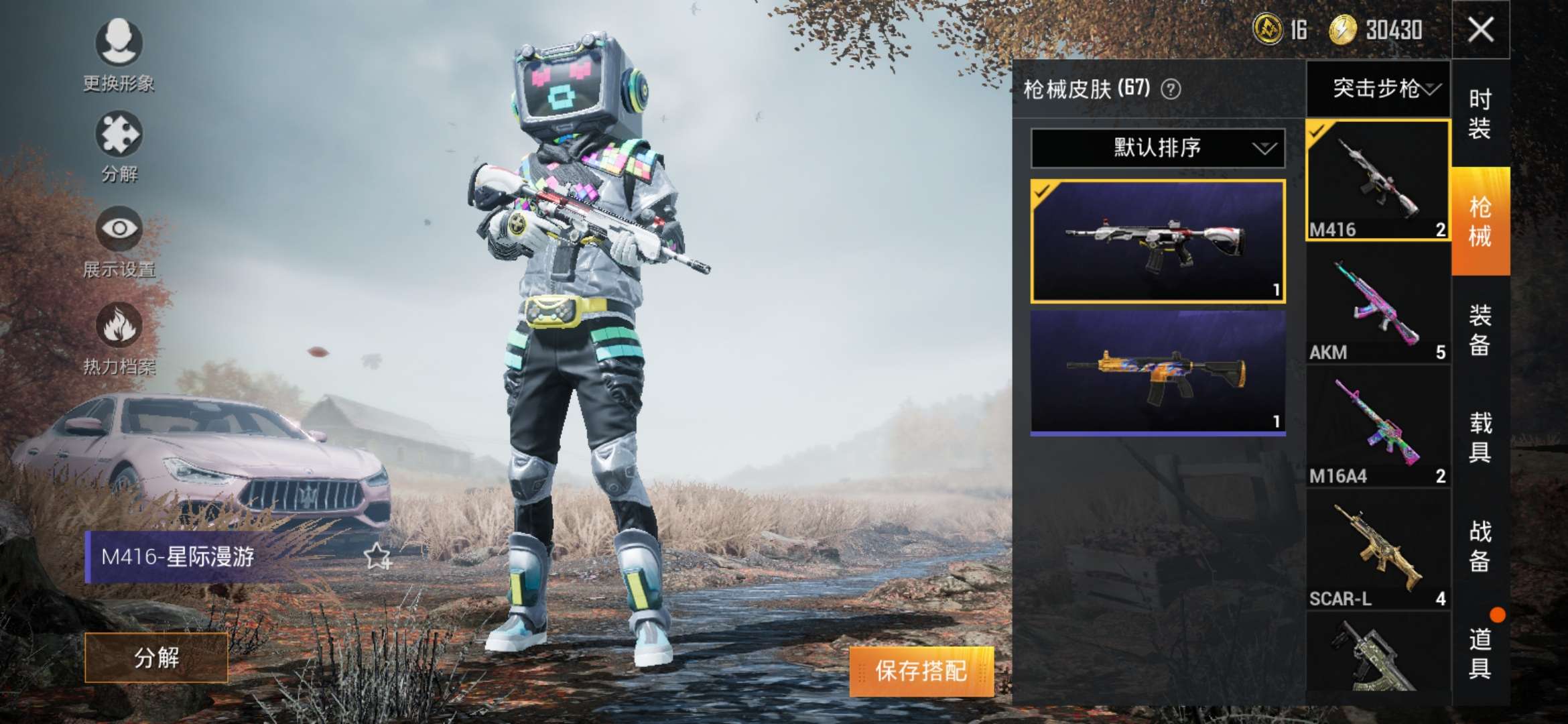Image resolution: width=1568 pixels, height=724 pixels.
Task: Select the M416 weapon category tile
Action: (x=1377, y=180)
